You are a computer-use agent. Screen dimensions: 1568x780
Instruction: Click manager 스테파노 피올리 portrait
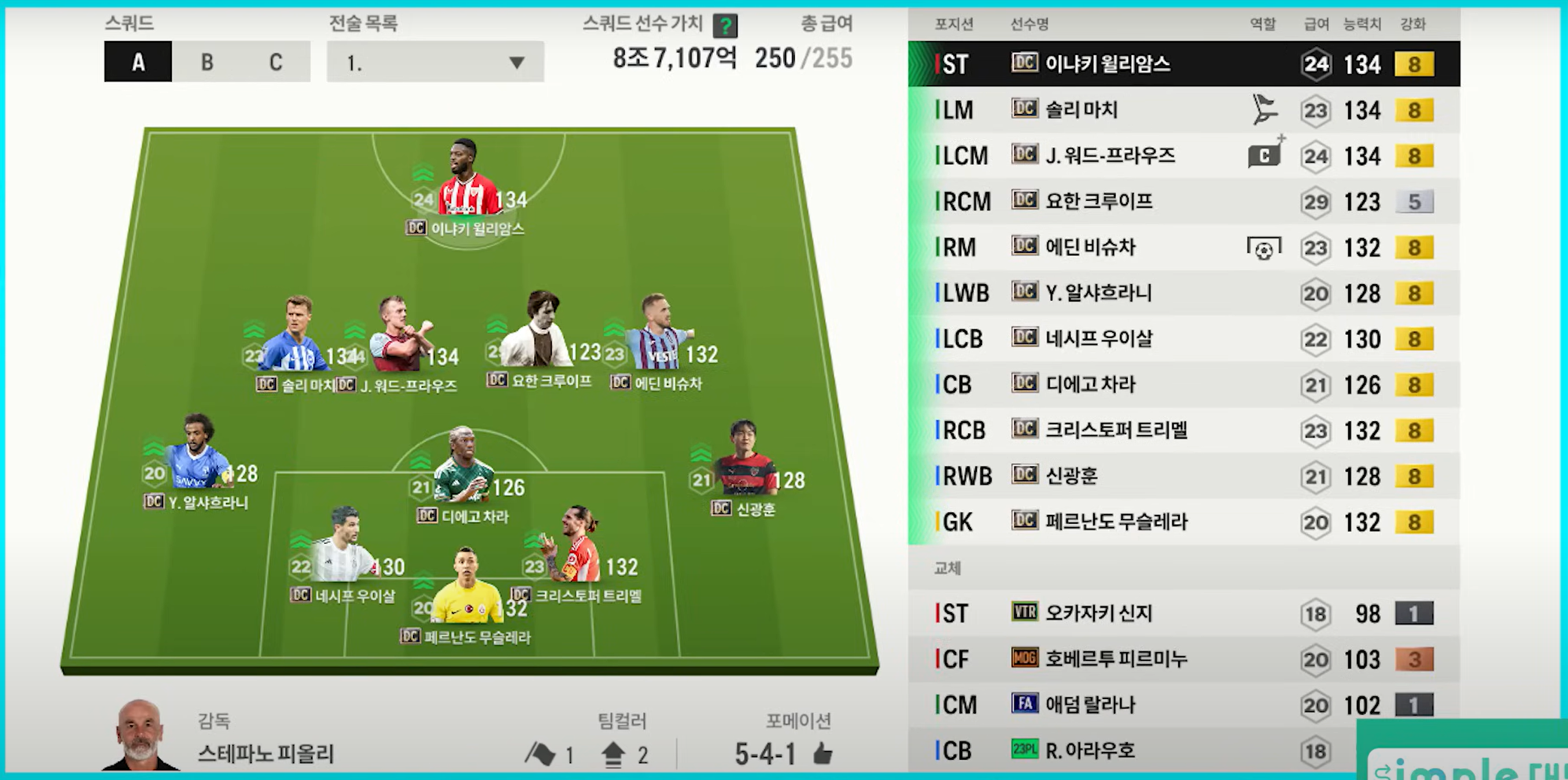(x=140, y=735)
